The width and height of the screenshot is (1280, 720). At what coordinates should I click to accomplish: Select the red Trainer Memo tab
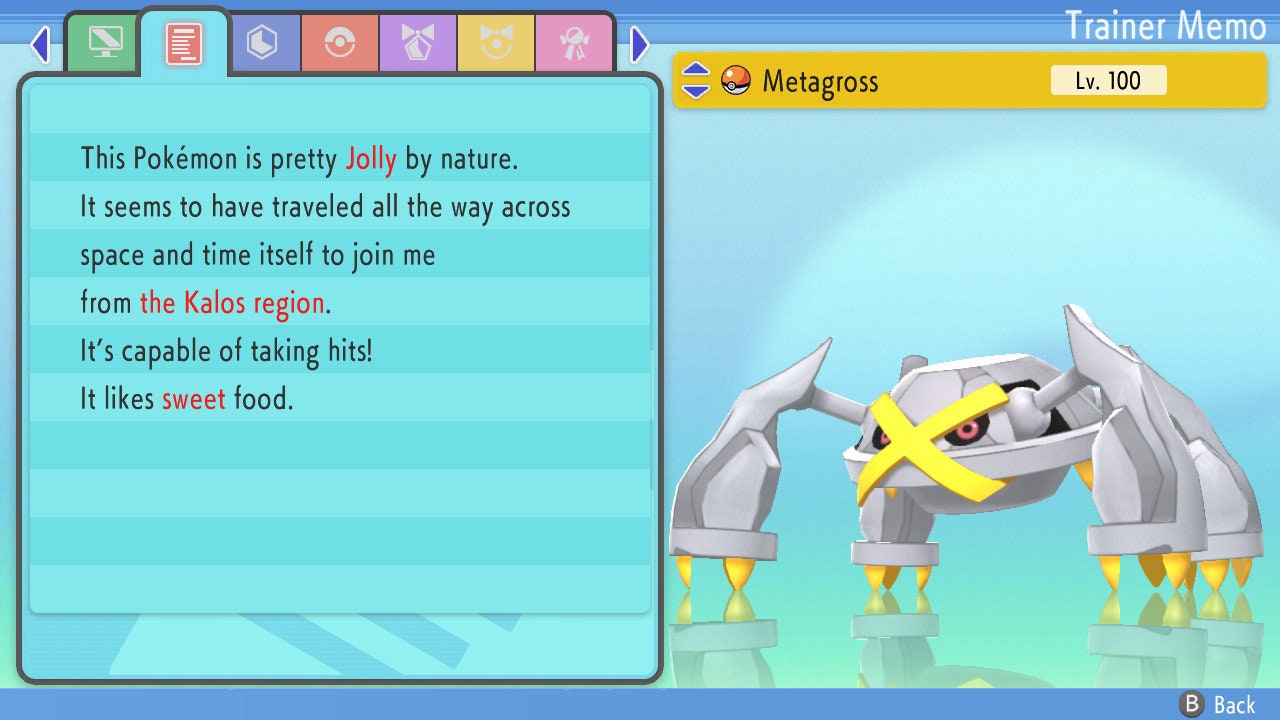pyautogui.click(x=184, y=44)
